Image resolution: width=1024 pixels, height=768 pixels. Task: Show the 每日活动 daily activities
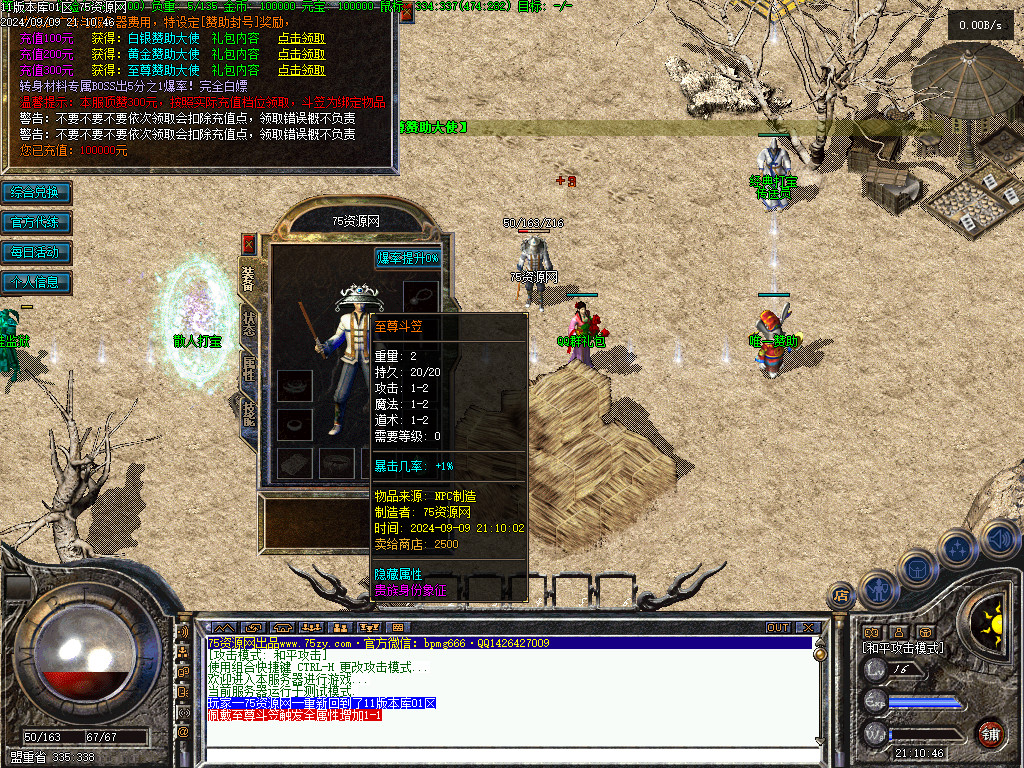[x=36, y=252]
